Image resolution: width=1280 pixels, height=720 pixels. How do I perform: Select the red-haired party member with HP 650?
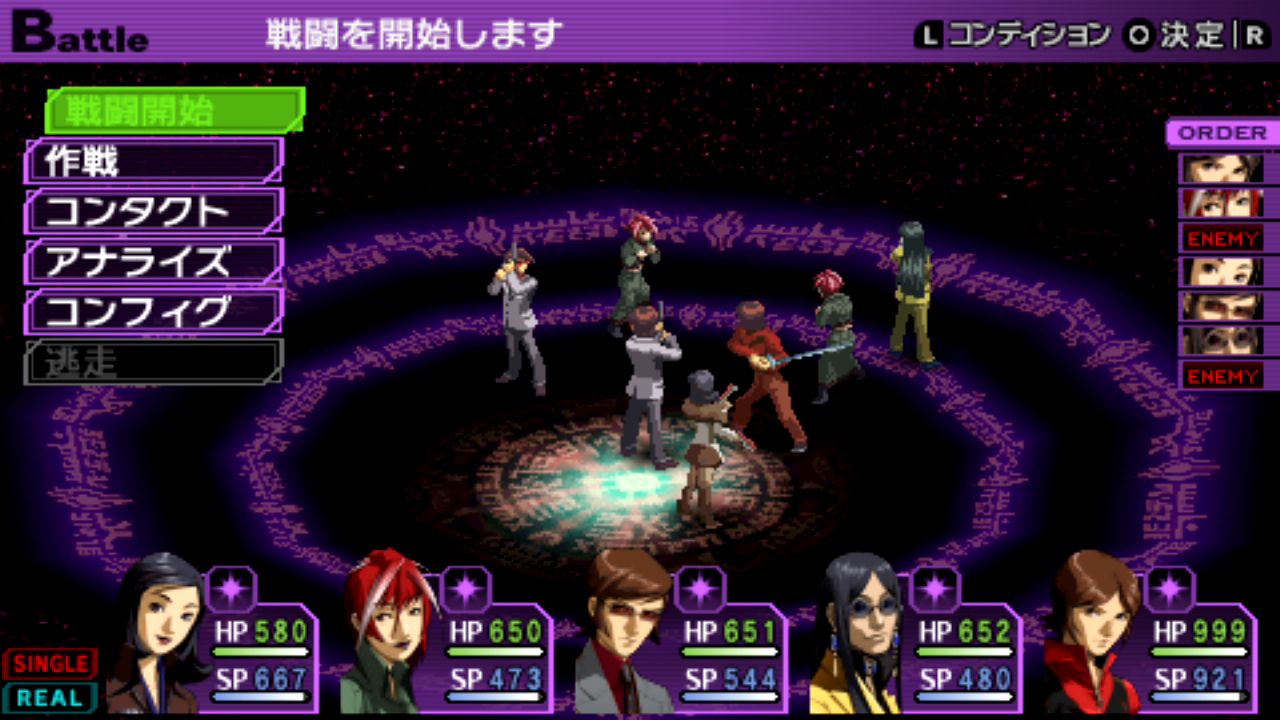pos(390,635)
